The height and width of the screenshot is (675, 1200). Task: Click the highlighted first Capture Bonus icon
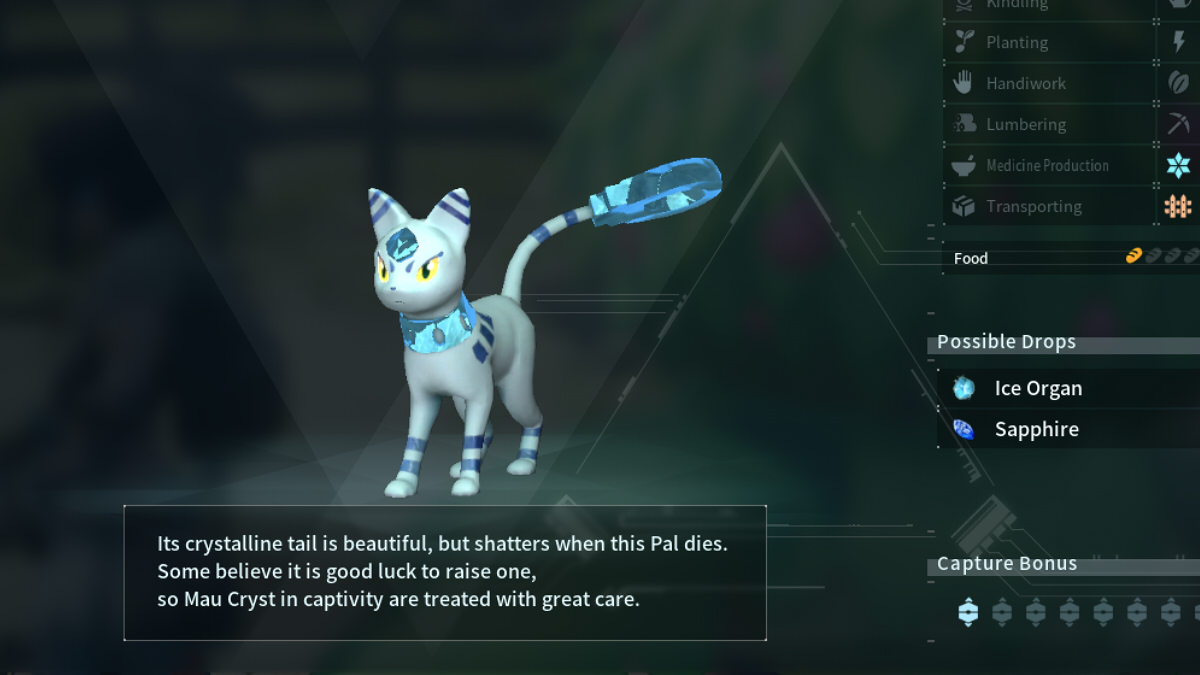click(967, 611)
